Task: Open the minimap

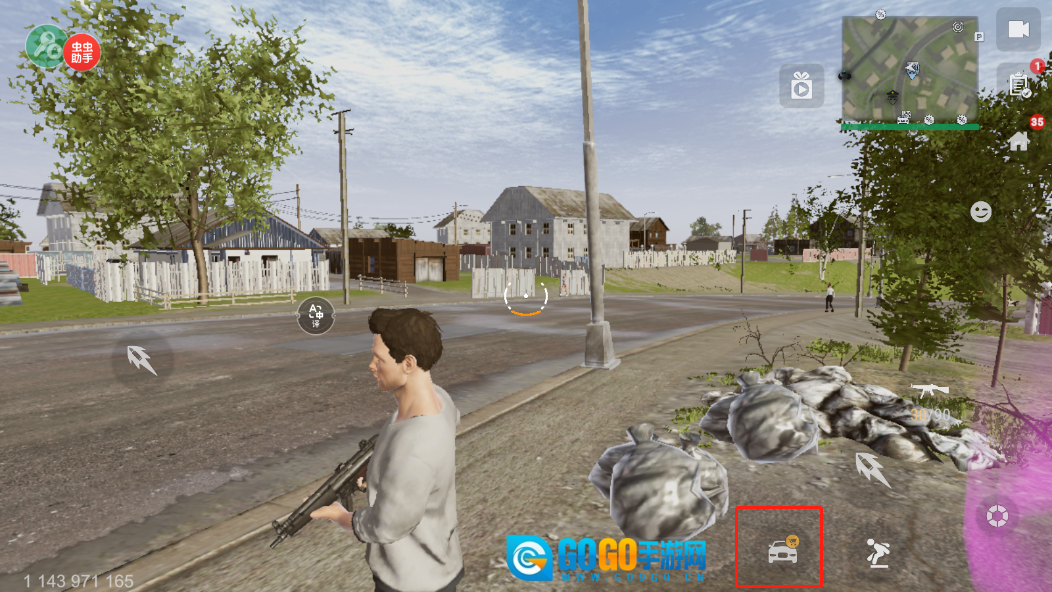Action: tap(909, 69)
